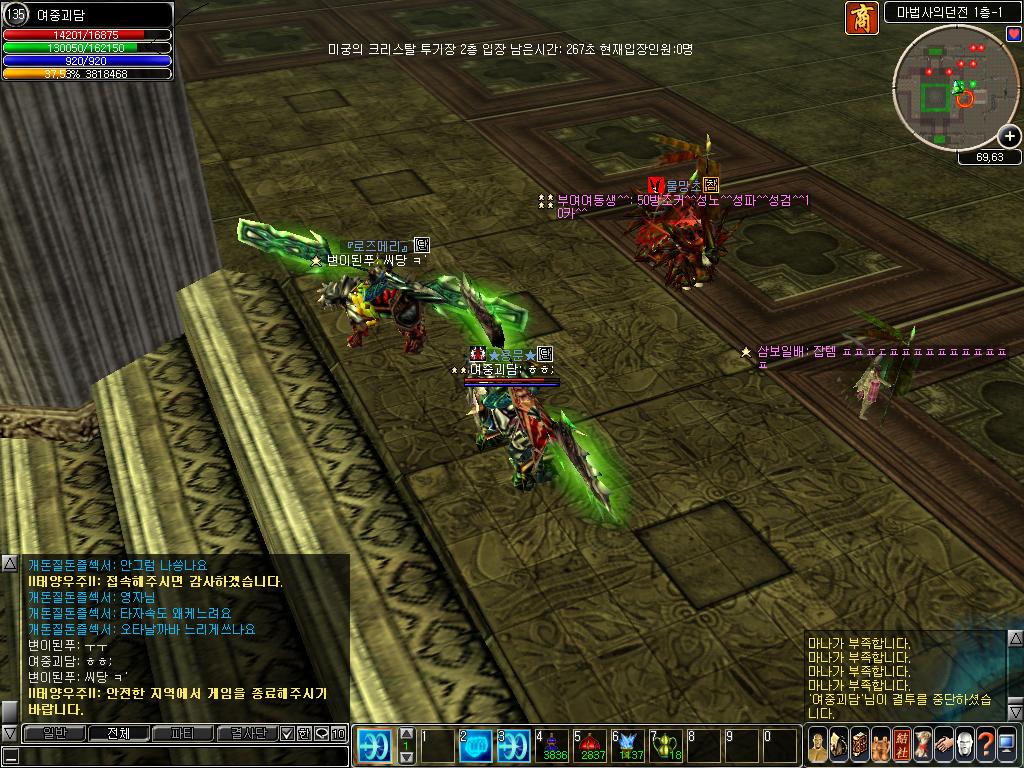
Task: Click the heart icon beside the minimap
Action: pyautogui.click(x=1013, y=34)
